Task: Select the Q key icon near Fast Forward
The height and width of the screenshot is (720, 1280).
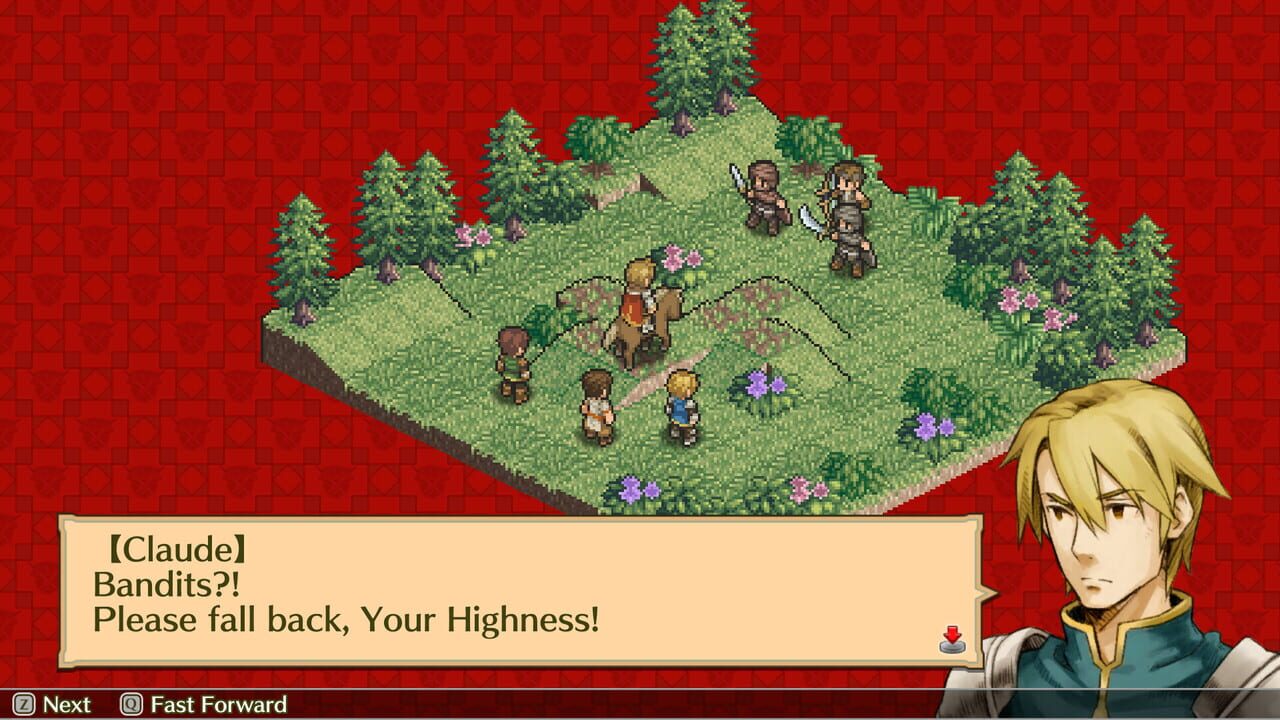Action: point(130,705)
